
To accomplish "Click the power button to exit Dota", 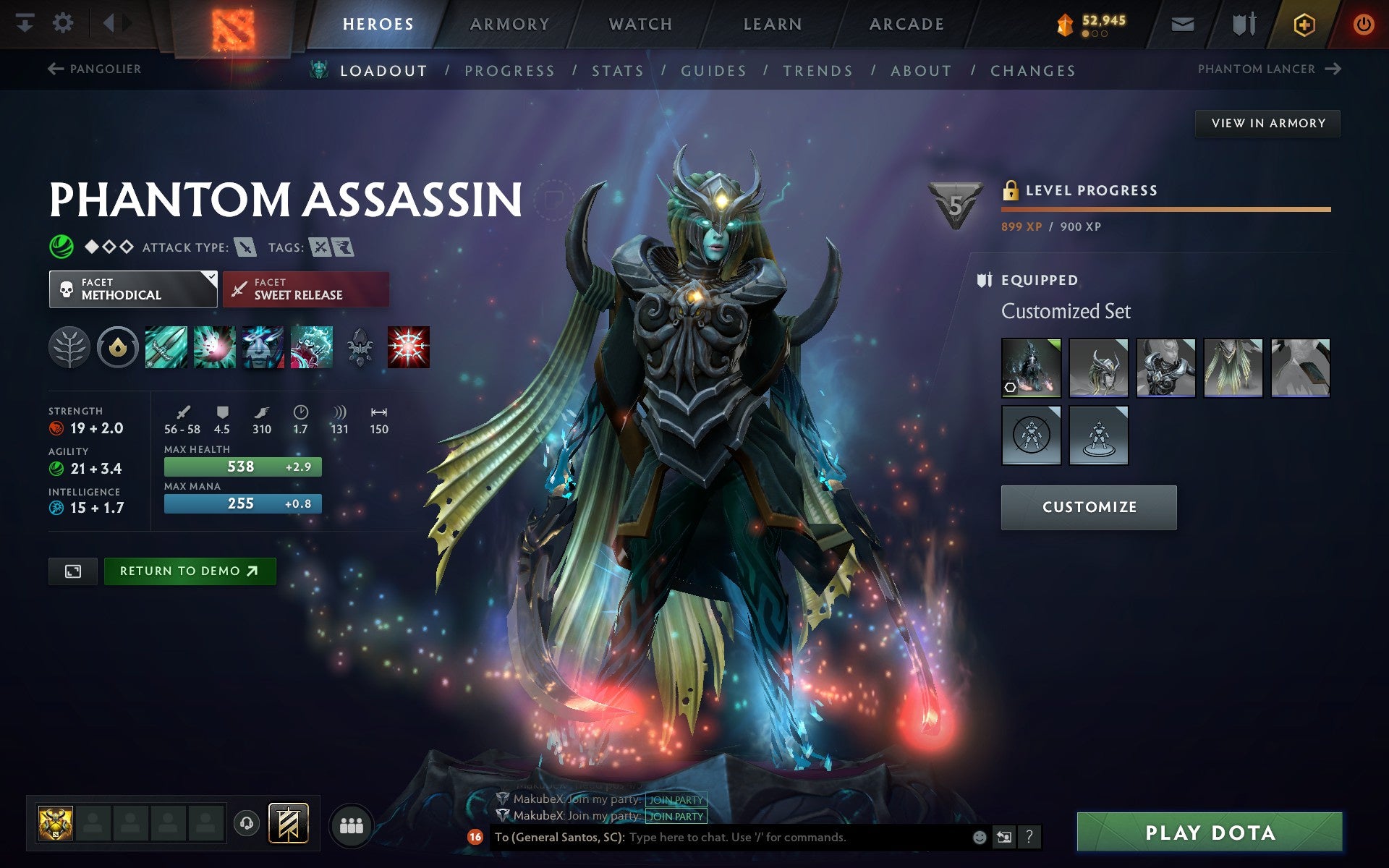I will coord(1363,23).
